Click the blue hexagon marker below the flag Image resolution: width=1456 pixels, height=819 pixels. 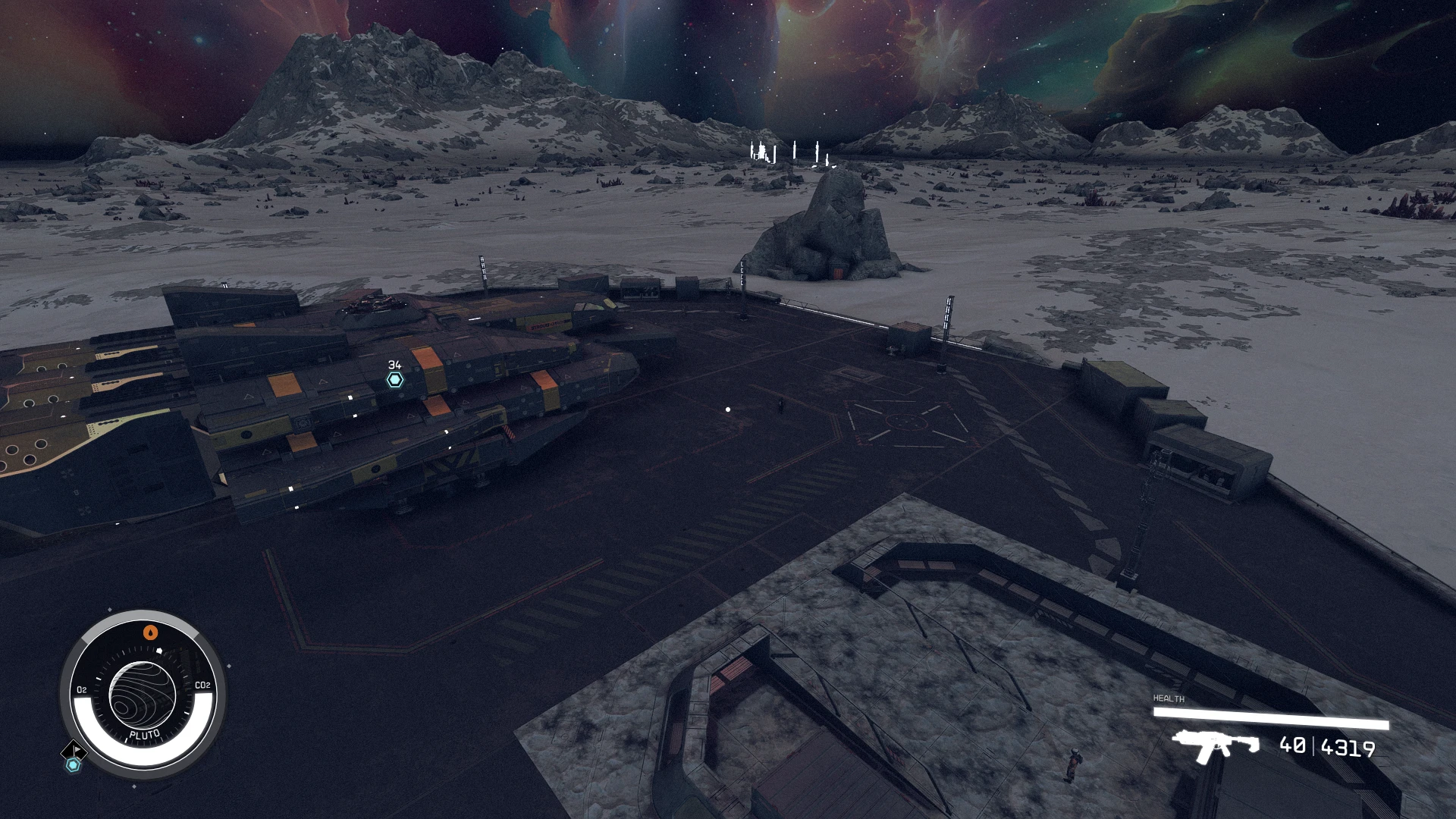(73, 765)
